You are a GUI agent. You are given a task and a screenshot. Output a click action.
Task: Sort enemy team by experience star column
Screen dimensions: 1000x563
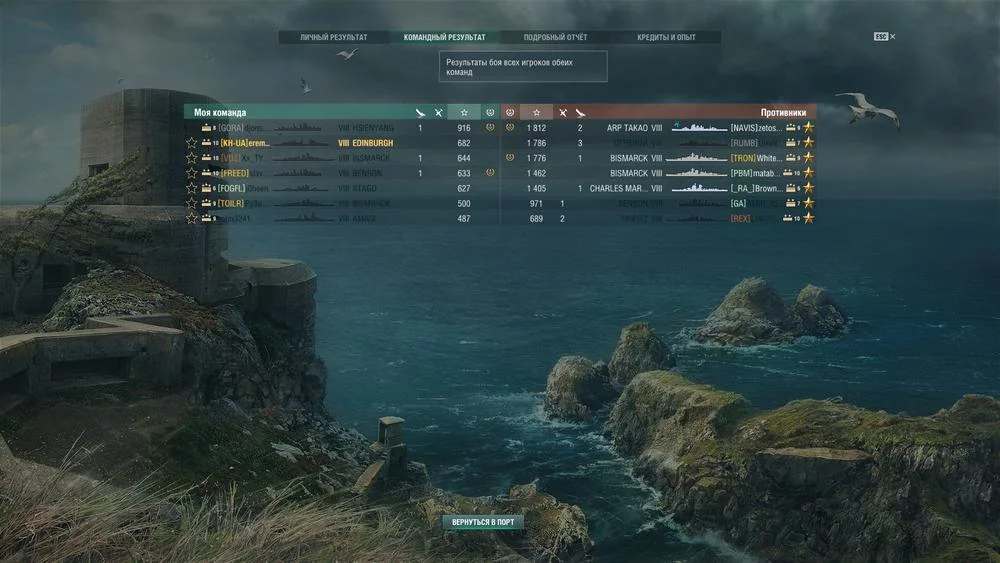pos(536,113)
